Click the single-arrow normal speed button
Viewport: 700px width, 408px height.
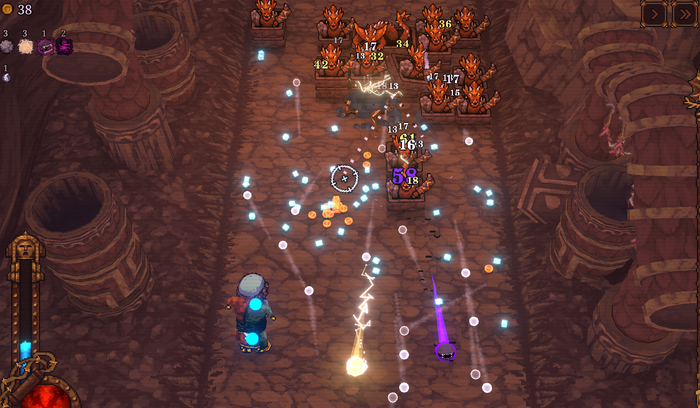[655, 13]
